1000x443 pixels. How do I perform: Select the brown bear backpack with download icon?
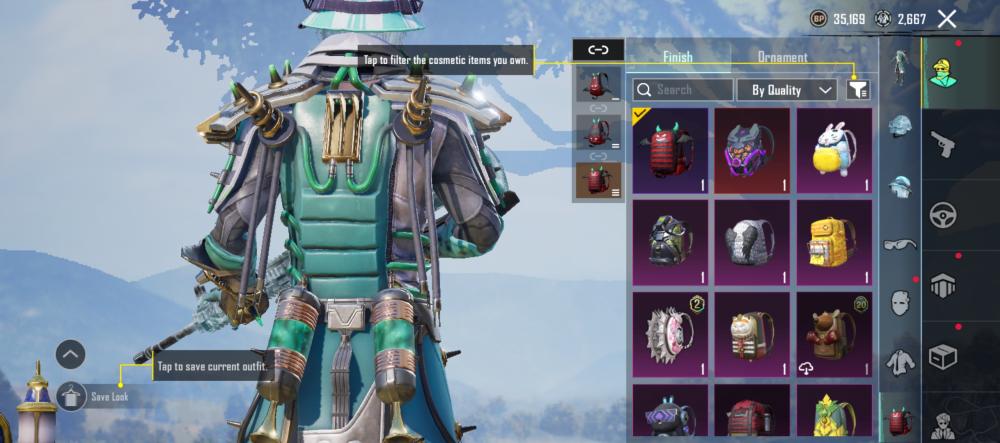833,334
